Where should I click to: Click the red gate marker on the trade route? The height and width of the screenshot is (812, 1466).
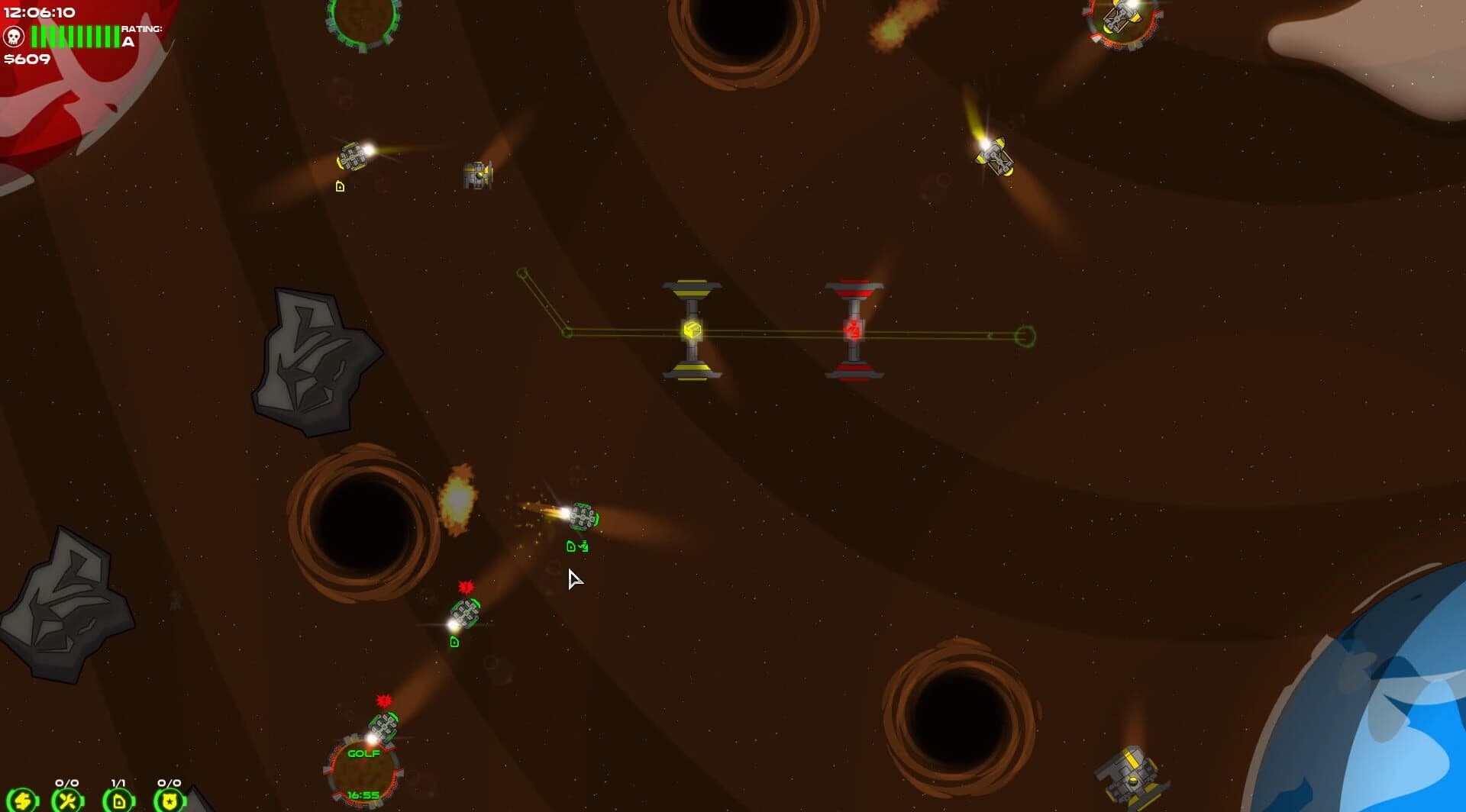click(852, 330)
